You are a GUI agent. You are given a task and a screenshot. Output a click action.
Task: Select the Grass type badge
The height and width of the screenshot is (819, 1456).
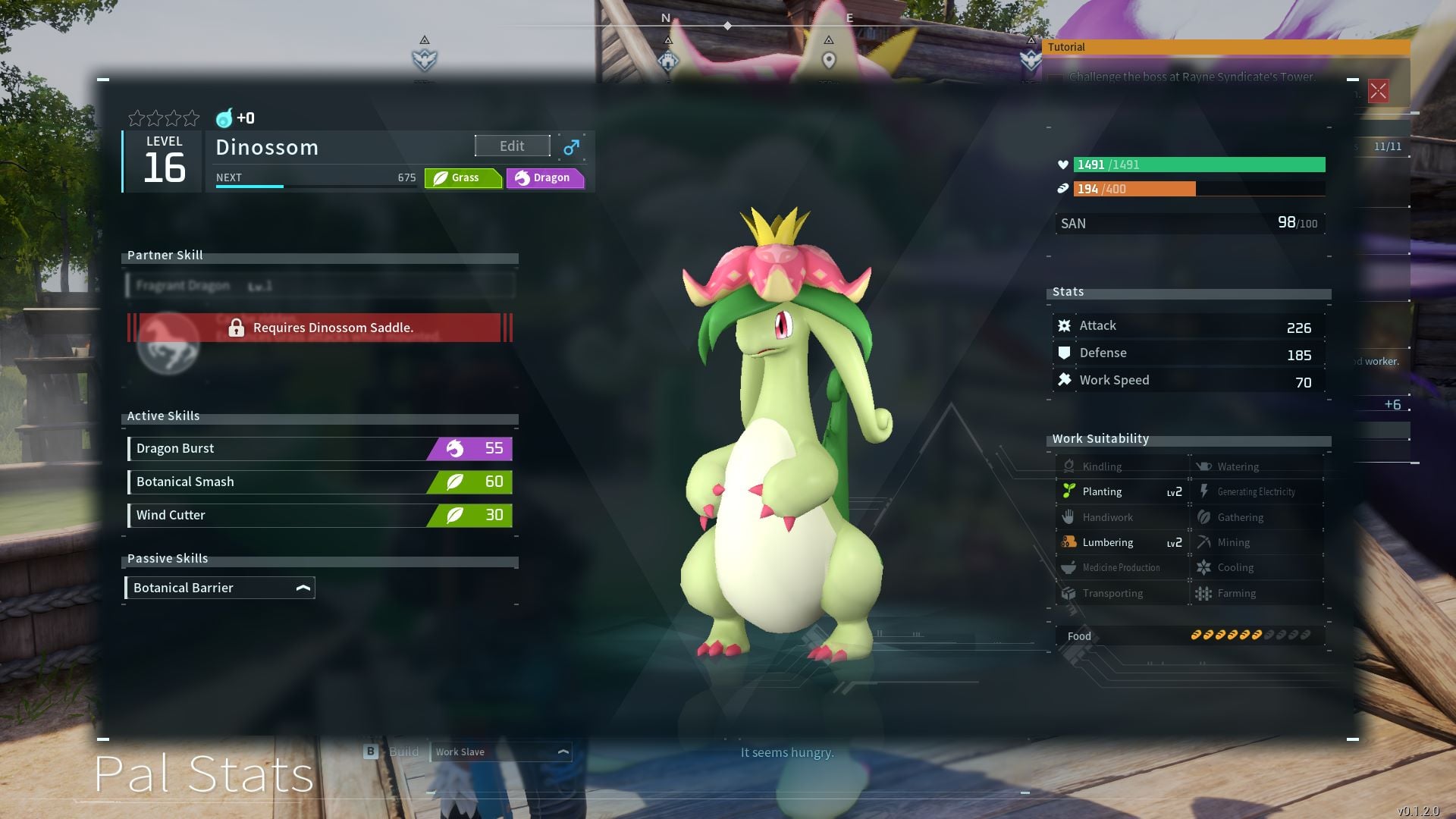coord(463,177)
